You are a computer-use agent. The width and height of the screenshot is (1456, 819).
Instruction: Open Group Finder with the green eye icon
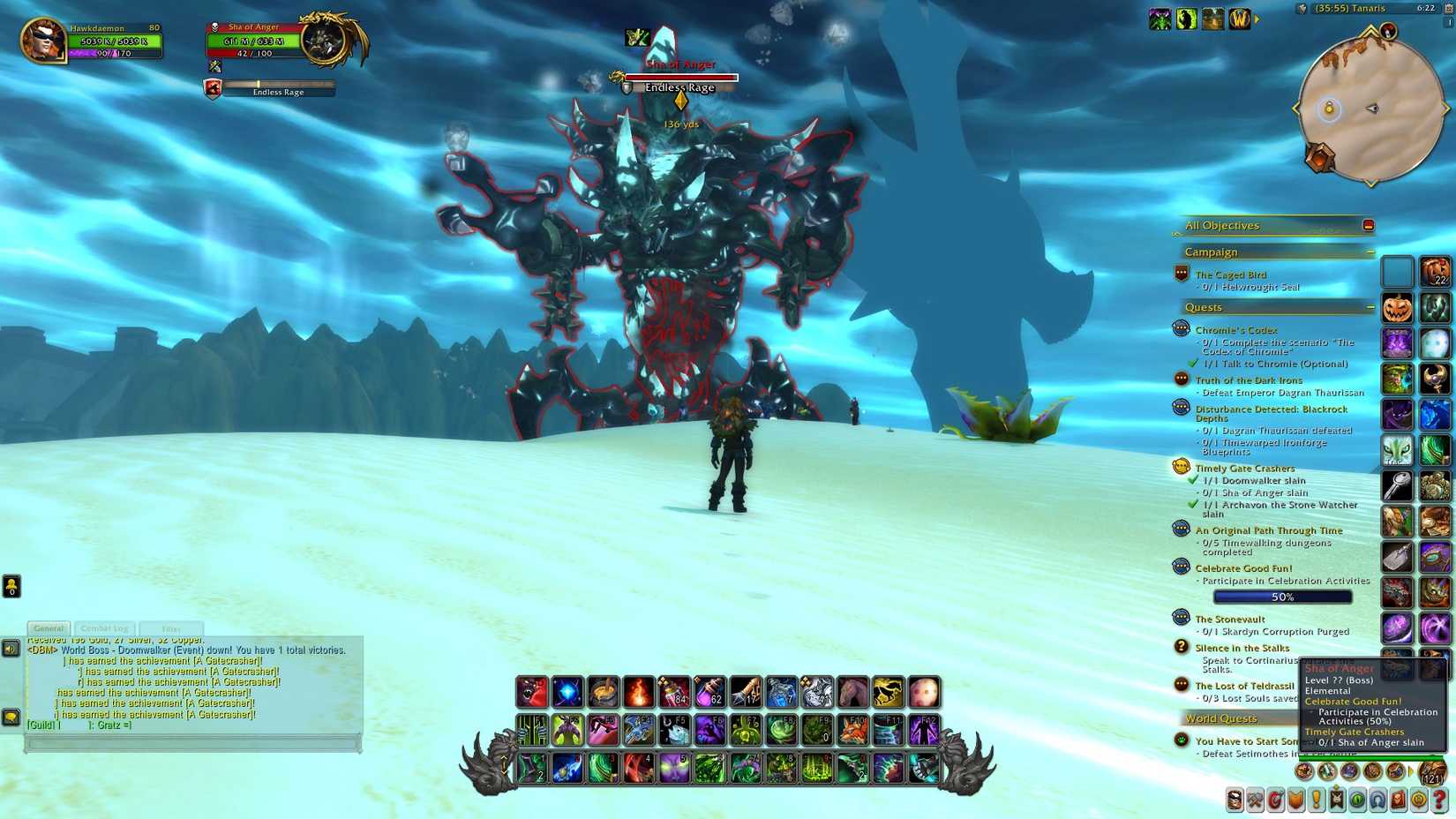[x=1358, y=800]
